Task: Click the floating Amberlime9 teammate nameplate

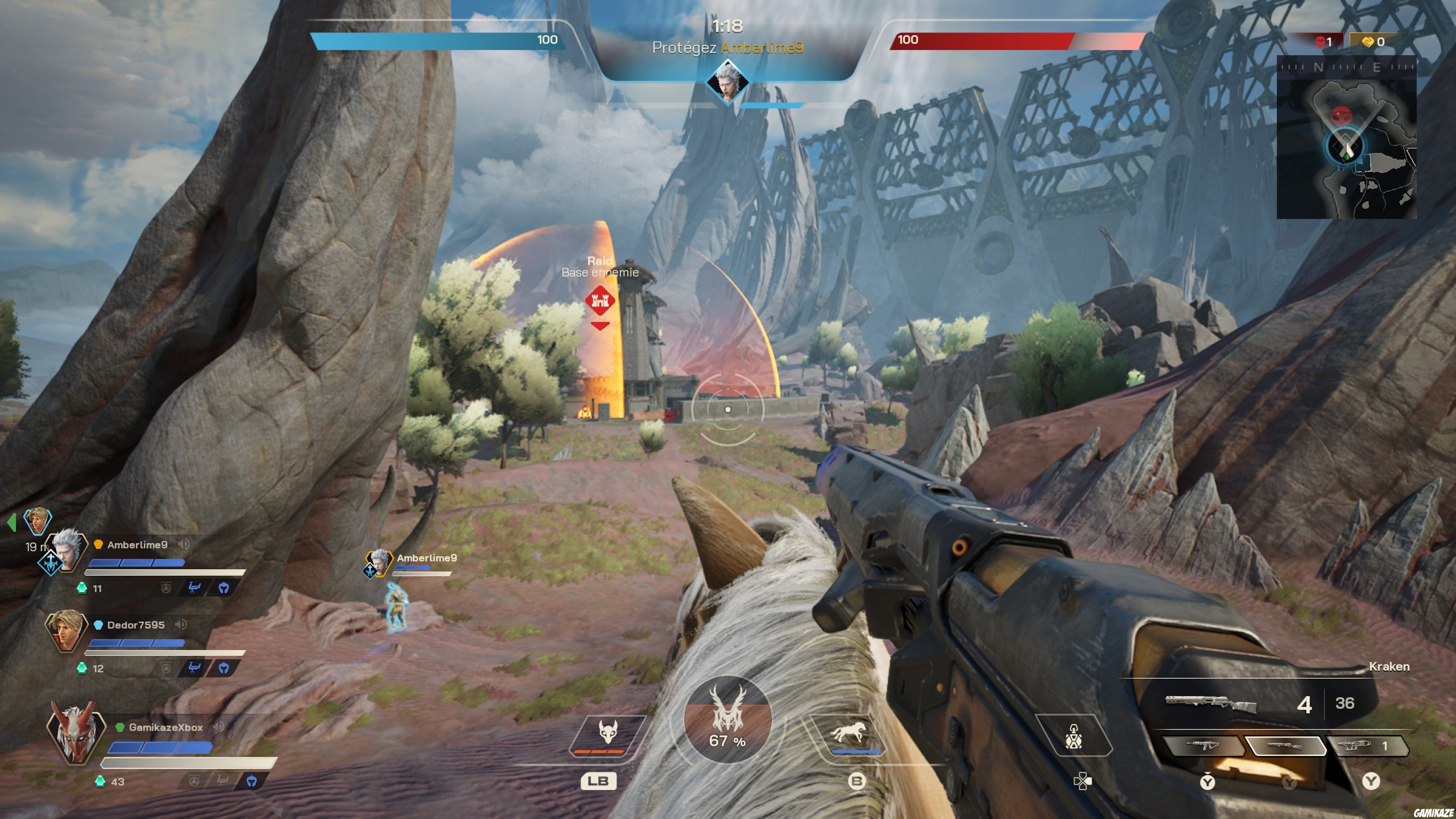Action: (426, 558)
